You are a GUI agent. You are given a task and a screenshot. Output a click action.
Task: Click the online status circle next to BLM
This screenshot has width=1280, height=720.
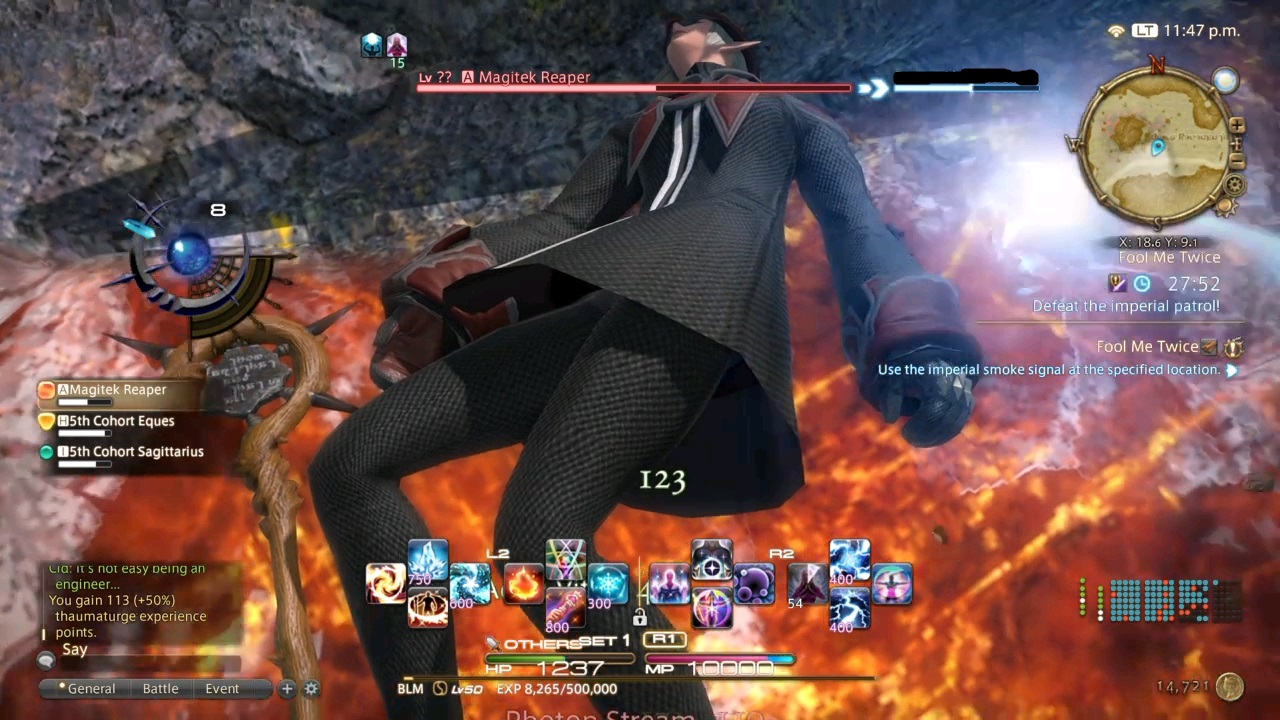[x=438, y=688]
